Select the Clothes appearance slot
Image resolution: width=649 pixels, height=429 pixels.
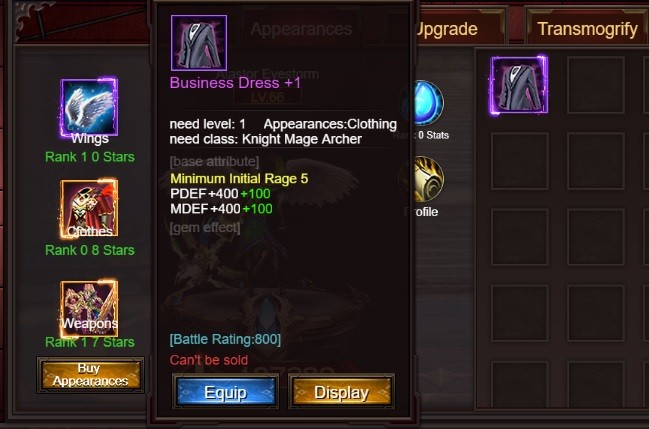[90, 208]
